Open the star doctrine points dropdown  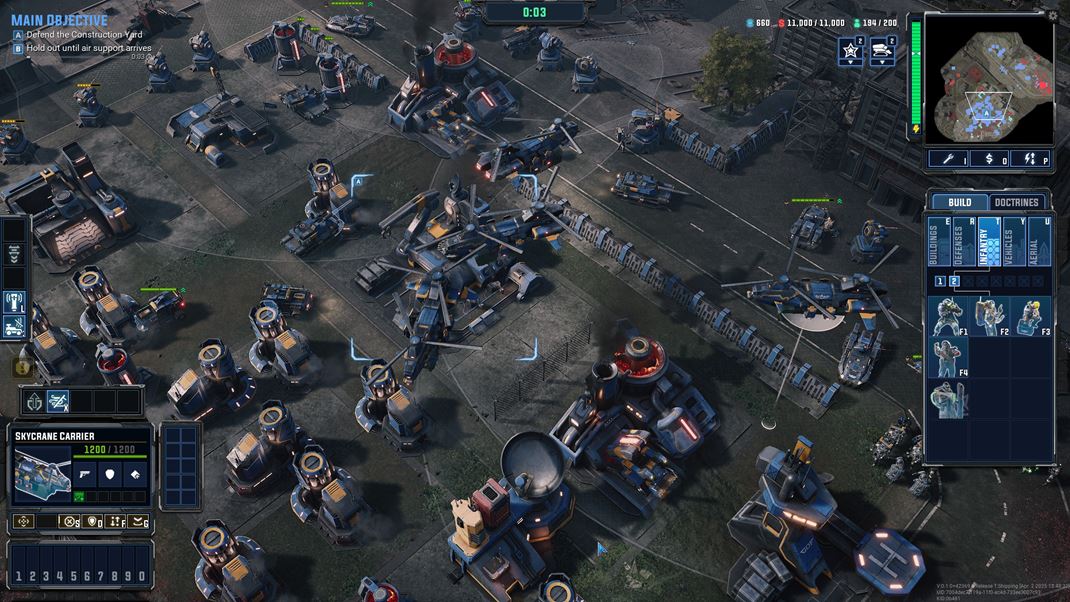pos(850,51)
